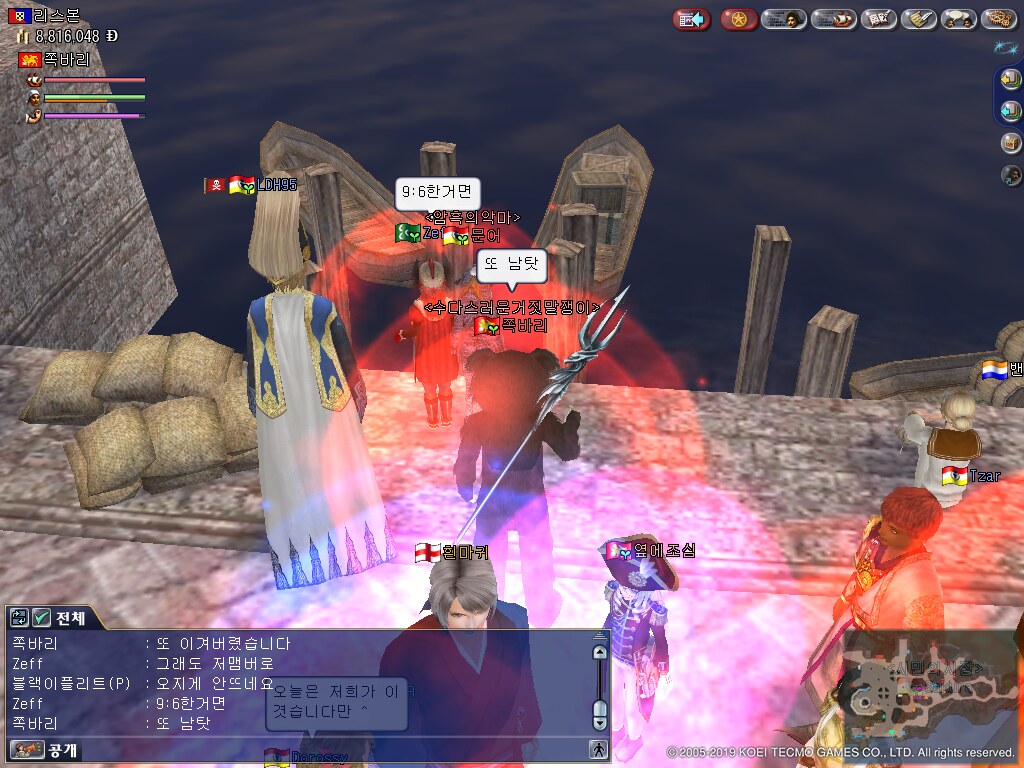Click the blue sparkle effect icon
This screenshot has height=768, width=1024.
(1005, 47)
